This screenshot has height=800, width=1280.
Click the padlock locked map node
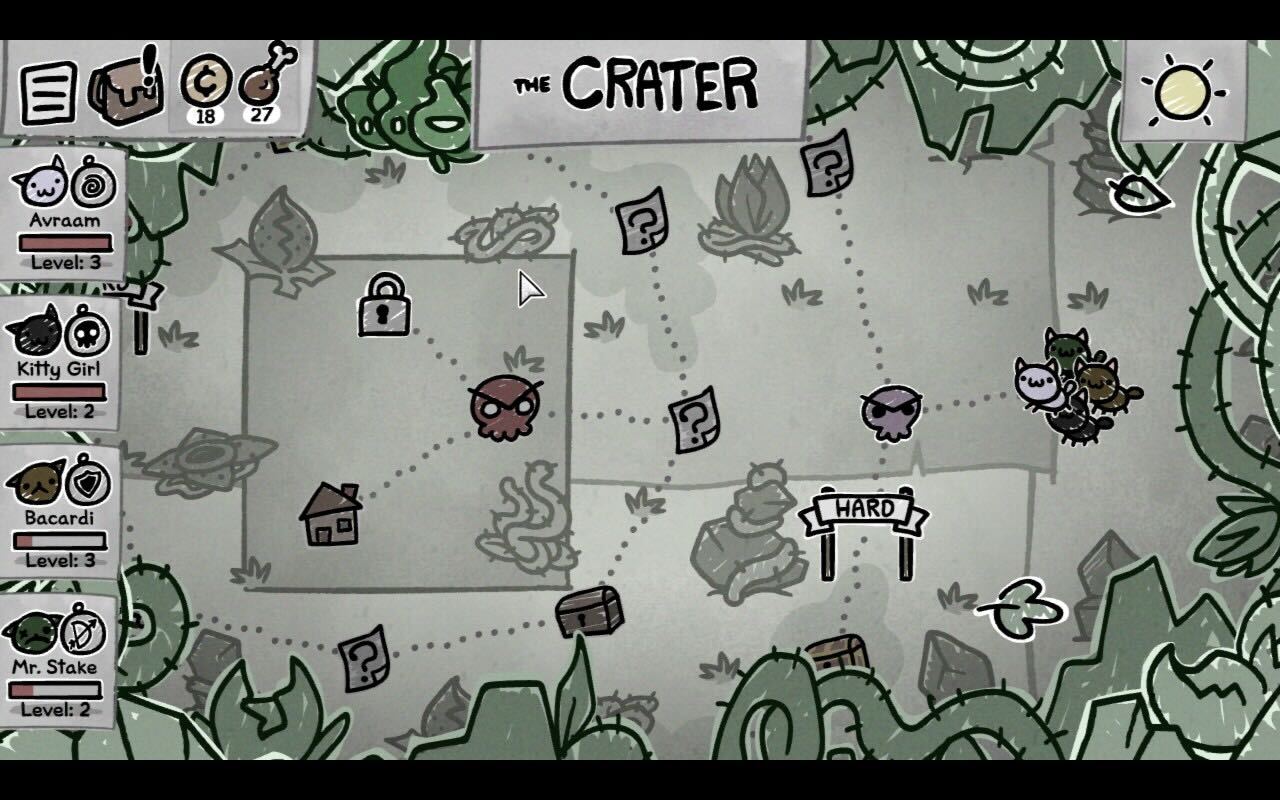[385, 312]
